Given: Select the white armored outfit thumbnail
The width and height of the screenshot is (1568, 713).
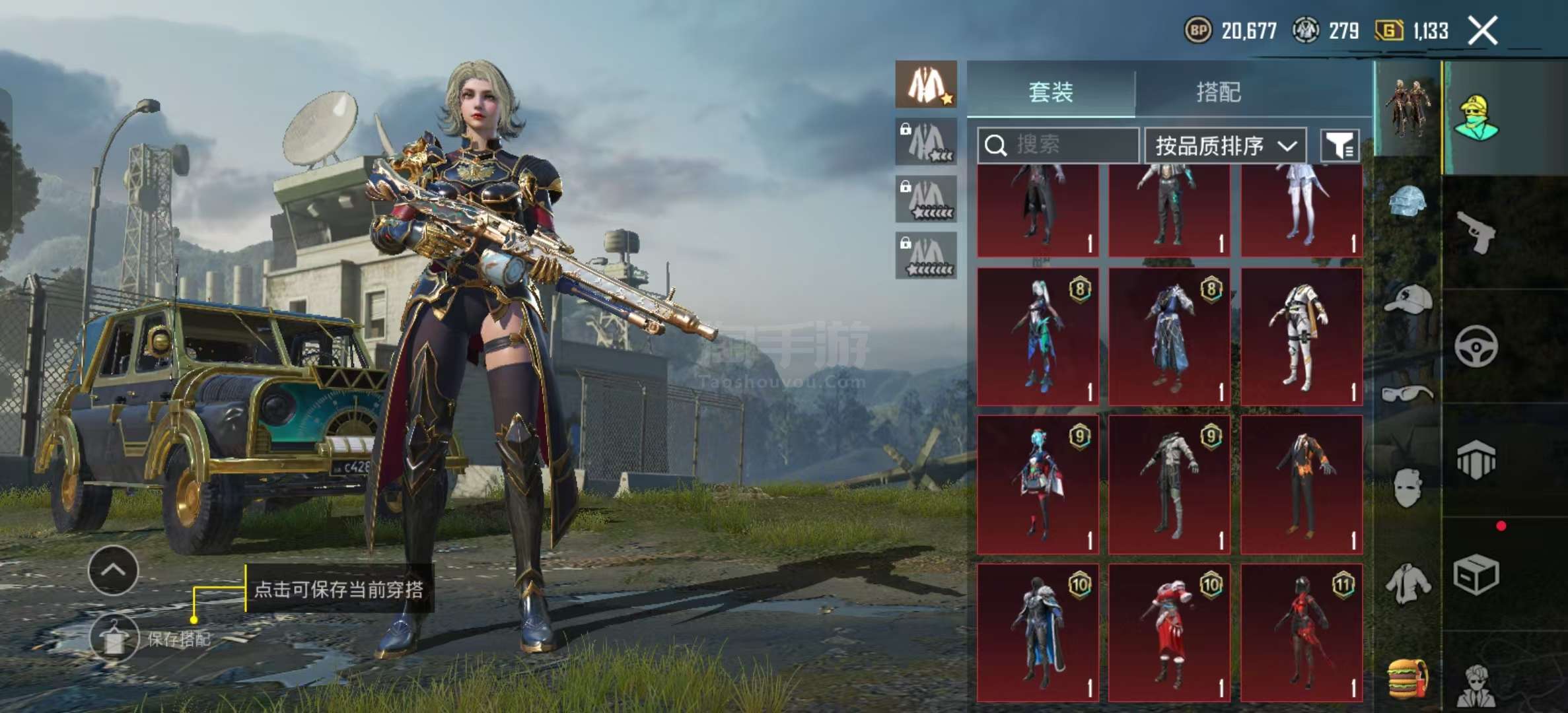Looking at the screenshot, I should (x=1301, y=337).
